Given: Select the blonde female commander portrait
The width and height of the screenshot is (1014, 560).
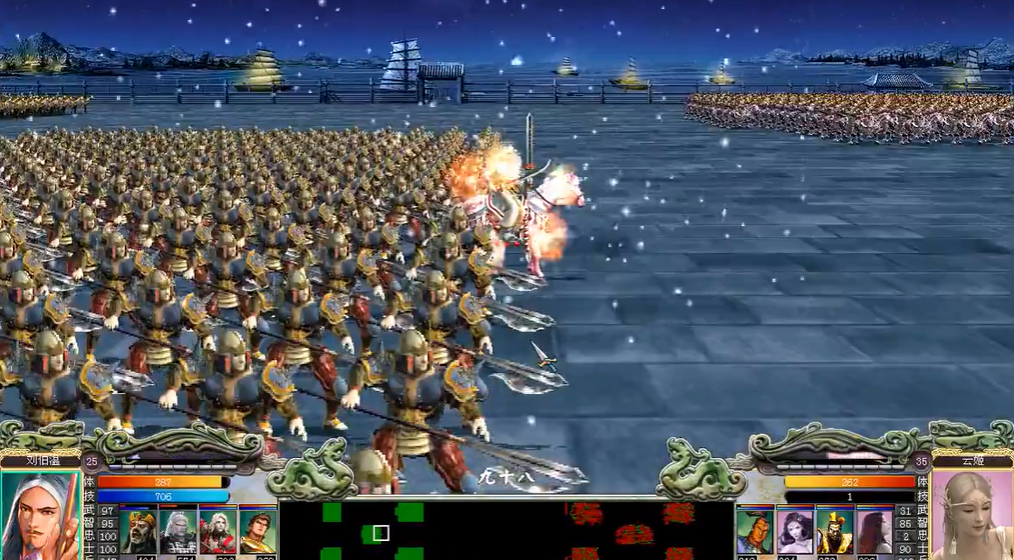Looking at the screenshot, I should click(971, 516).
